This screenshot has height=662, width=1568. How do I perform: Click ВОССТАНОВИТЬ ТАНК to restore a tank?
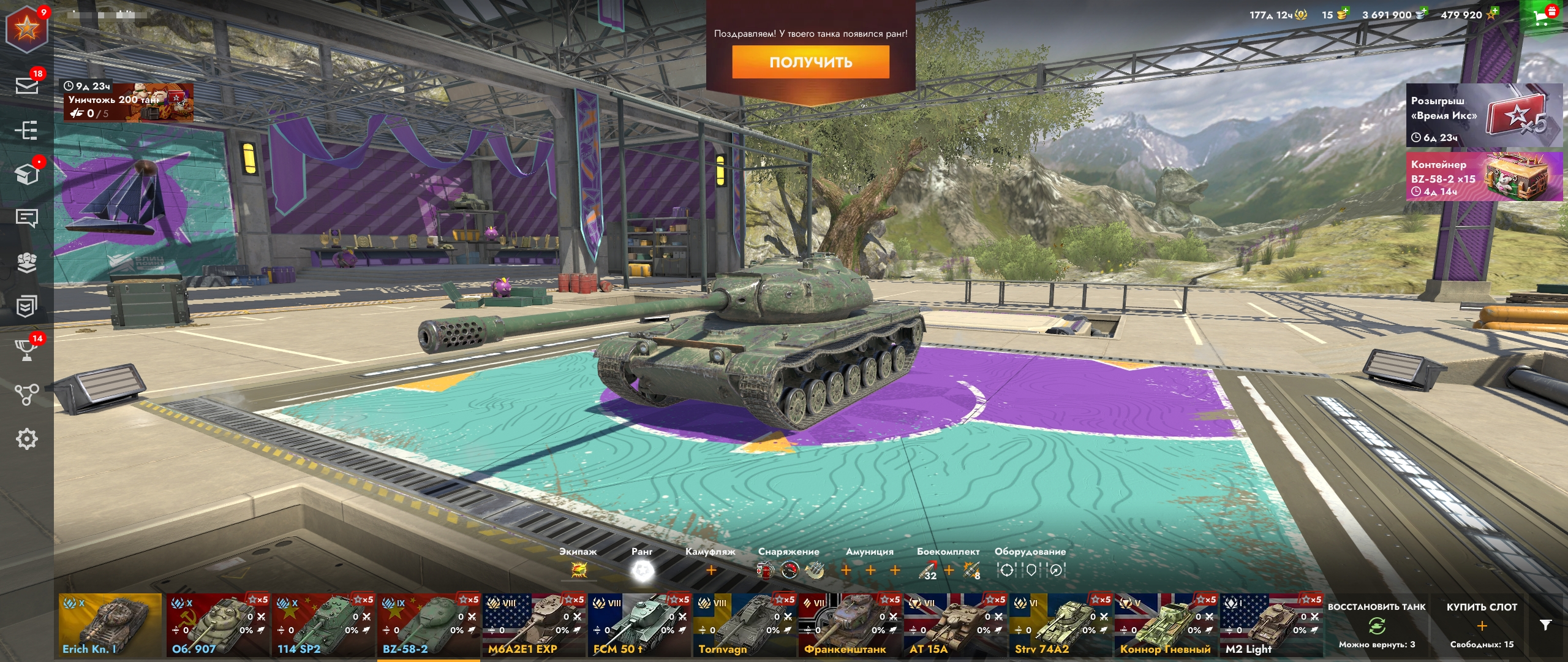1376,625
